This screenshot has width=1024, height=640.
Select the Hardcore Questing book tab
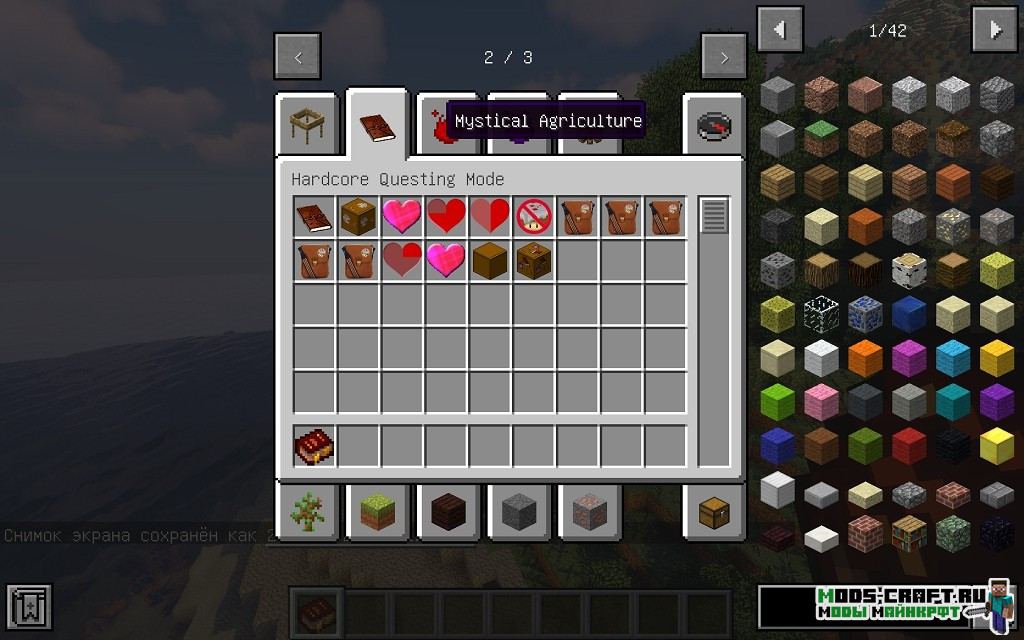click(377, 126)
